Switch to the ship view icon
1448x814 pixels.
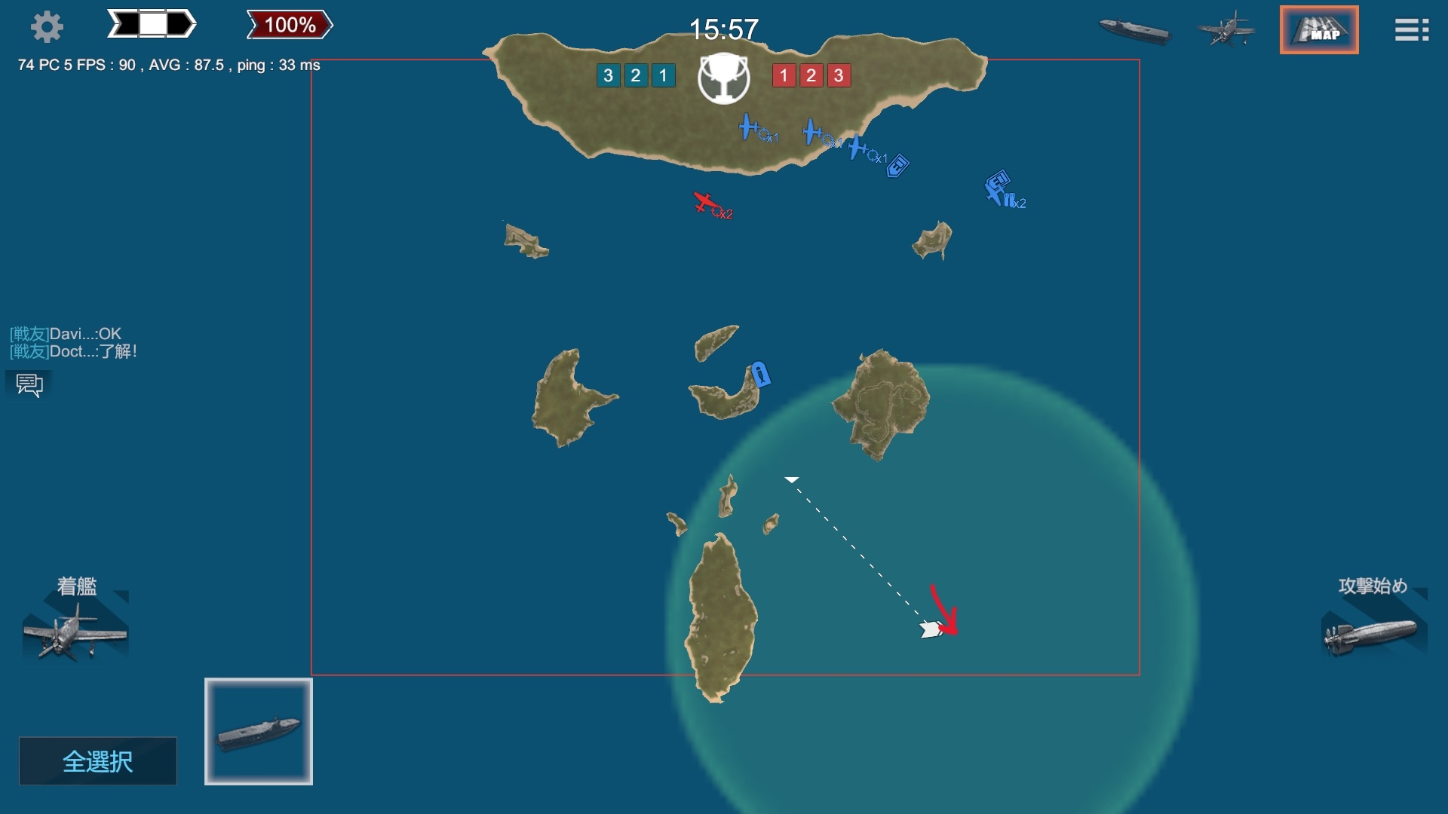tap(1133, 30)
